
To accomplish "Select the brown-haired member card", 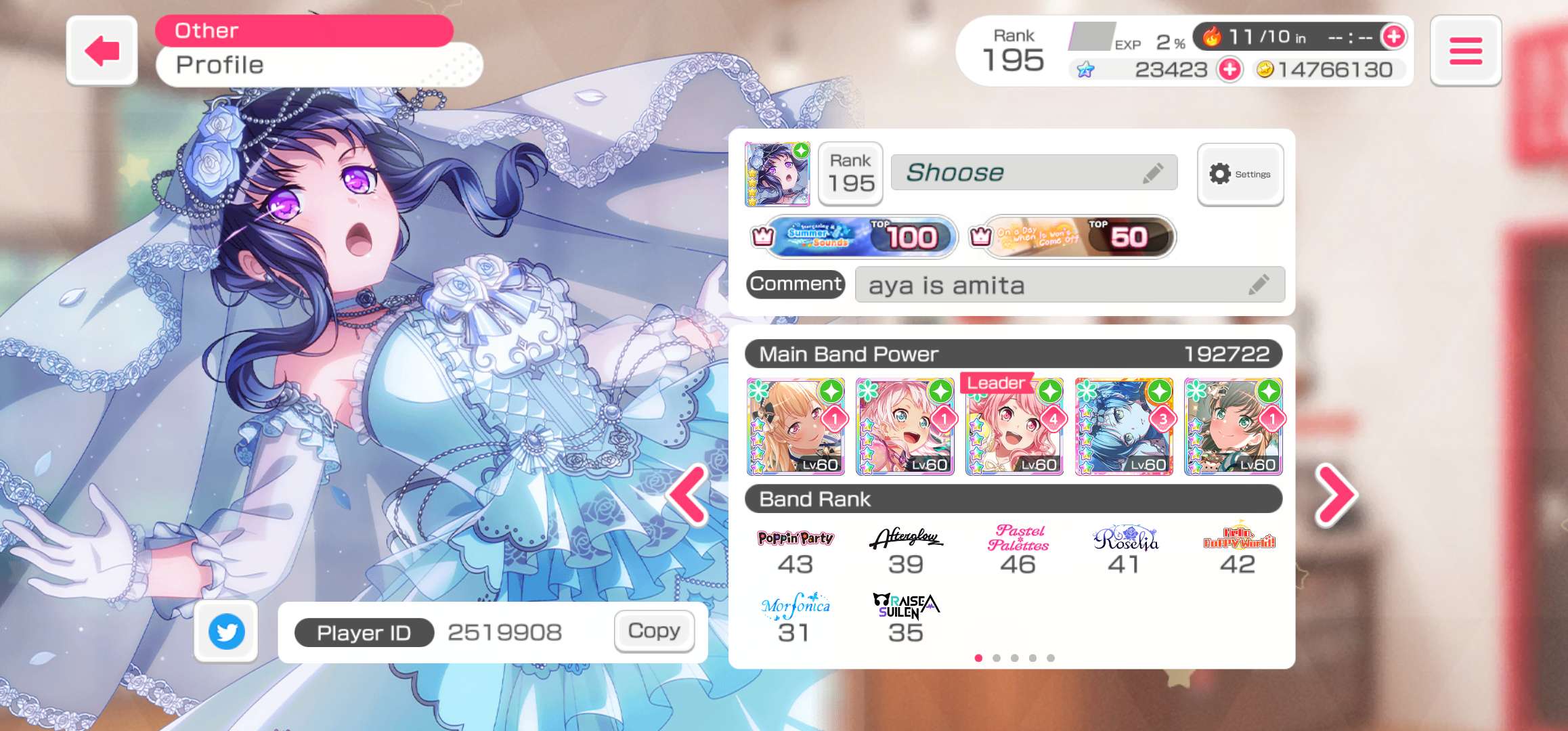I will (x=1233, y=426).
